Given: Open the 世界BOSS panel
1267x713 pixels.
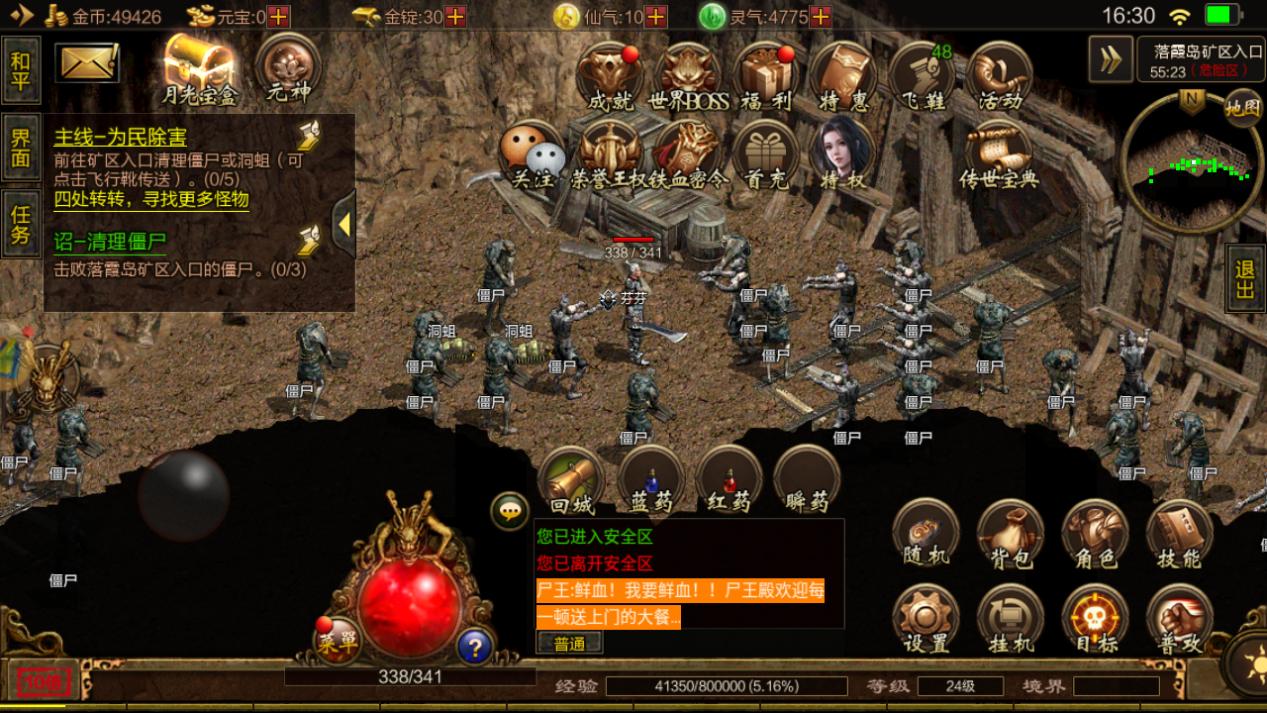Looking at the screenshot, I should click(x=689, y=76).
